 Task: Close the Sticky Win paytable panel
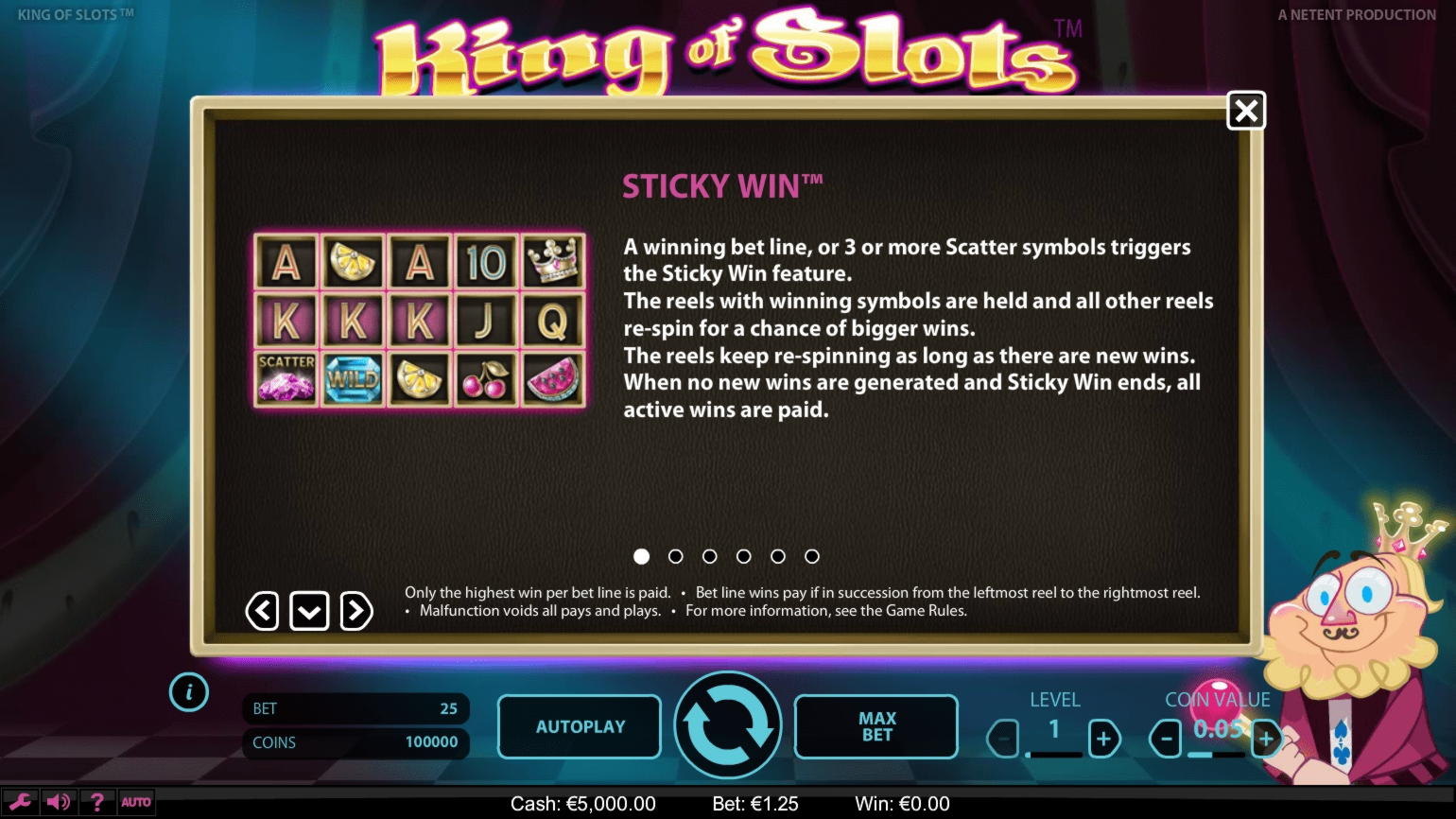pos(1246,112)
